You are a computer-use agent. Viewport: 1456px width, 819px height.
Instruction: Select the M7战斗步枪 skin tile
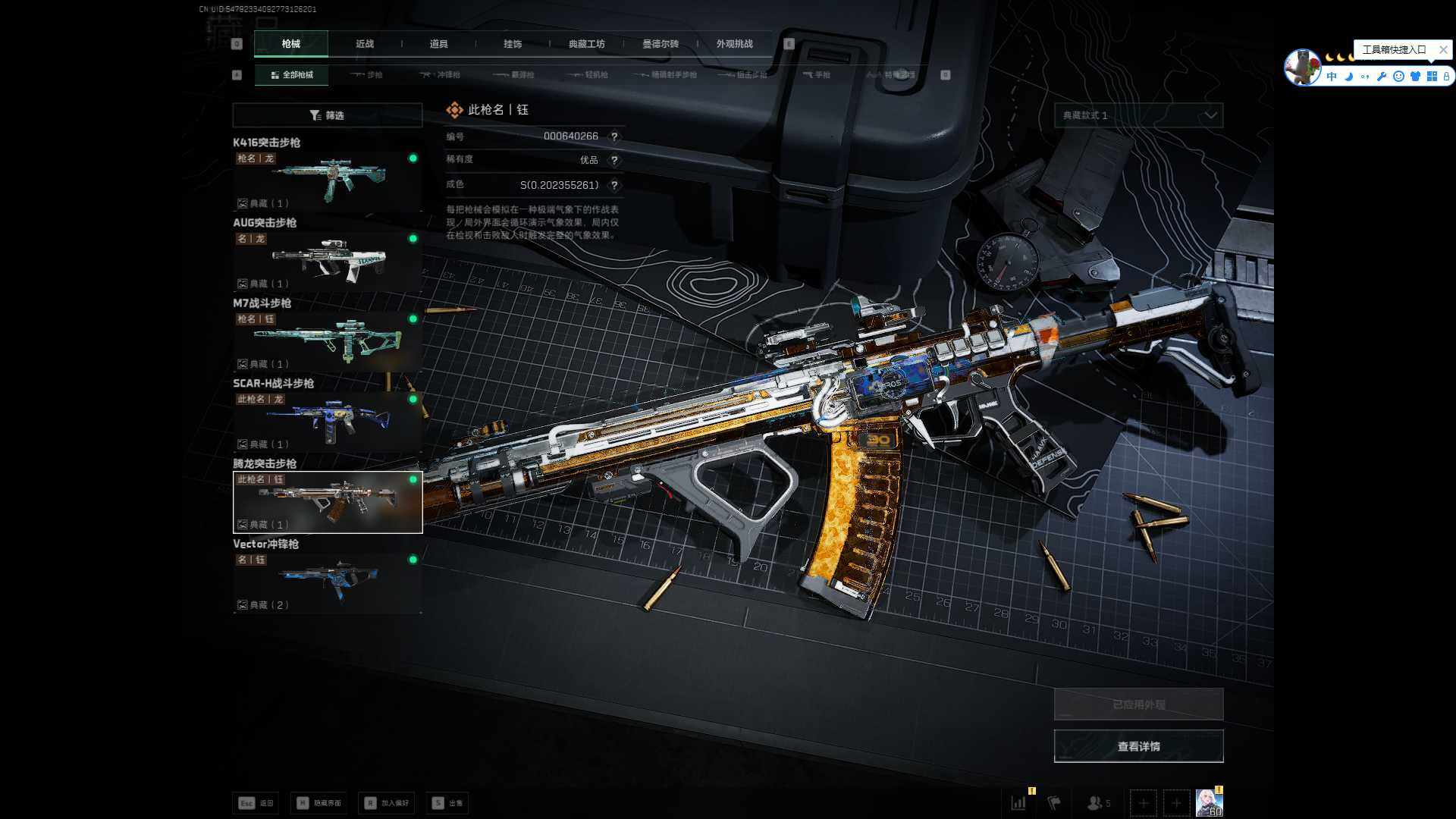click(x=327, y=342)
